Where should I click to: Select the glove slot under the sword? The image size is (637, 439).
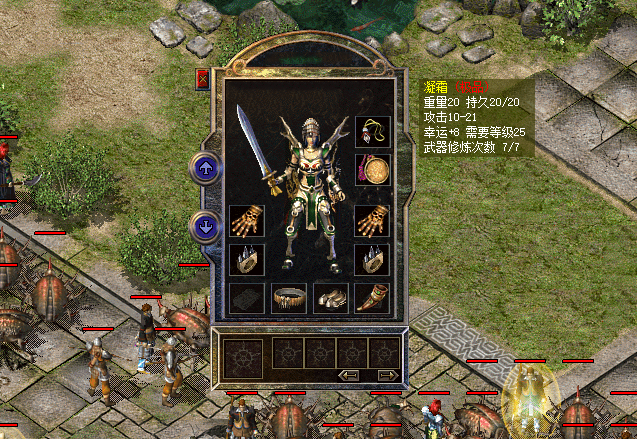(246, 220)
